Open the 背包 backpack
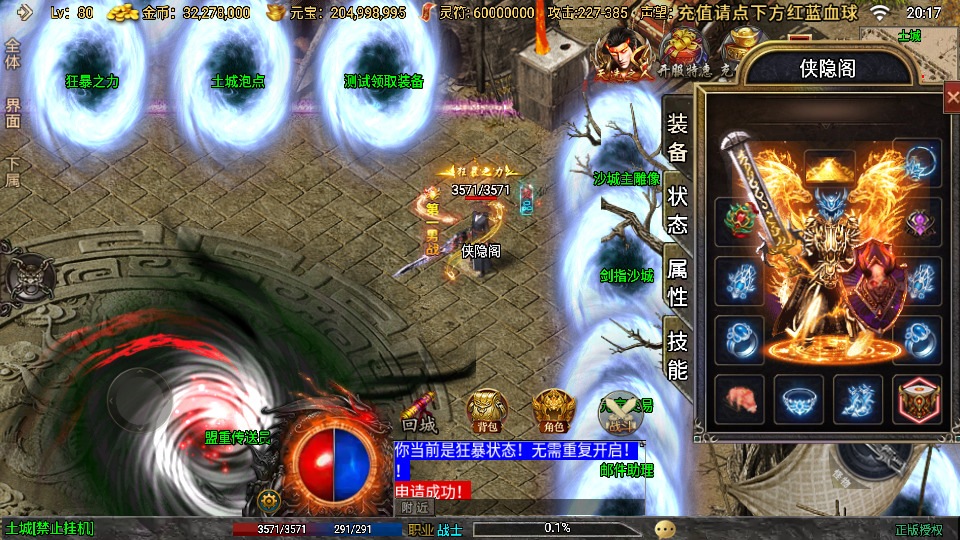This screenshot has height=540, width=960. pyautogui.click(x=487, y=410)
